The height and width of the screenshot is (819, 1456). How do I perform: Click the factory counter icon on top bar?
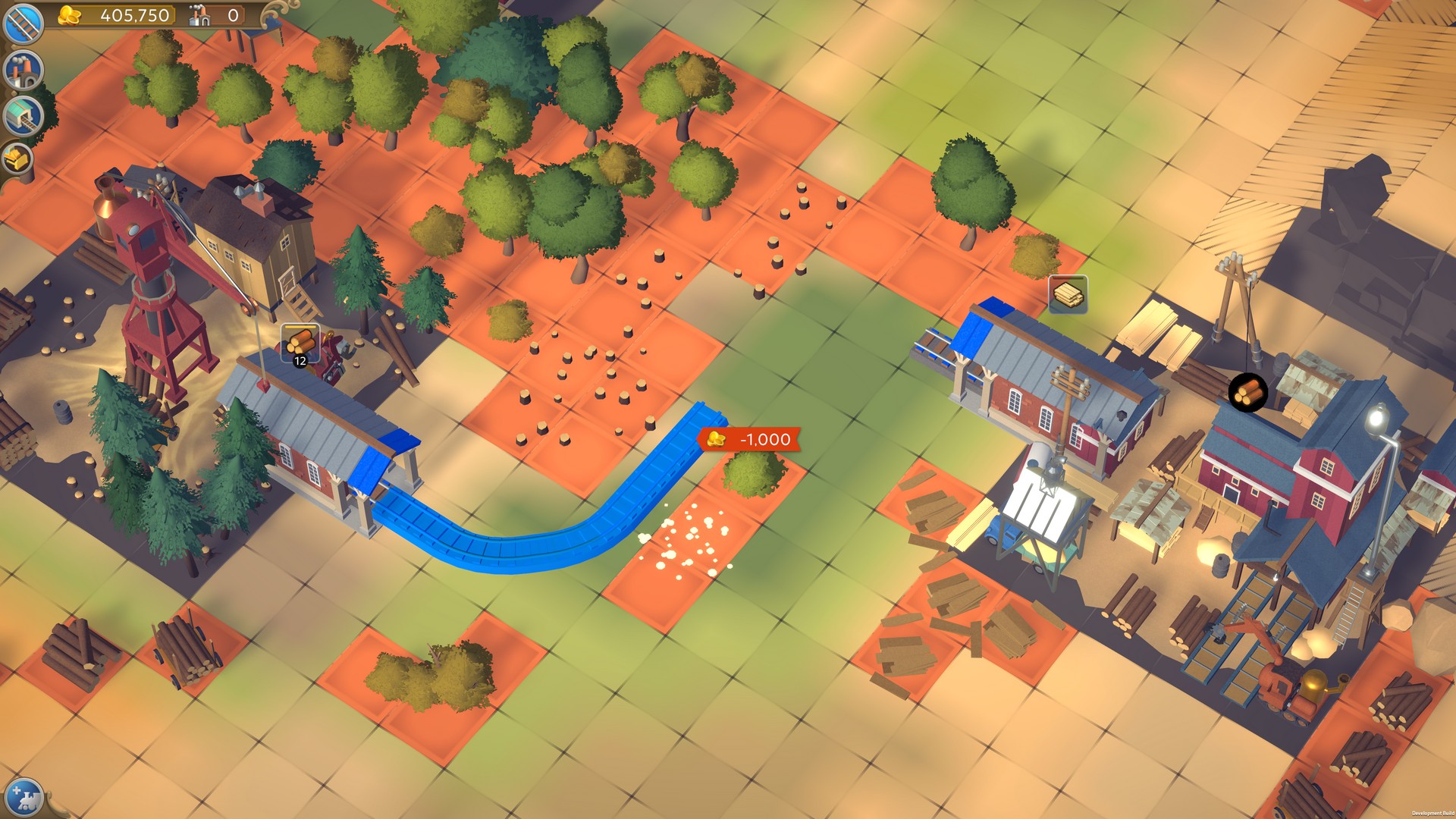199,17
